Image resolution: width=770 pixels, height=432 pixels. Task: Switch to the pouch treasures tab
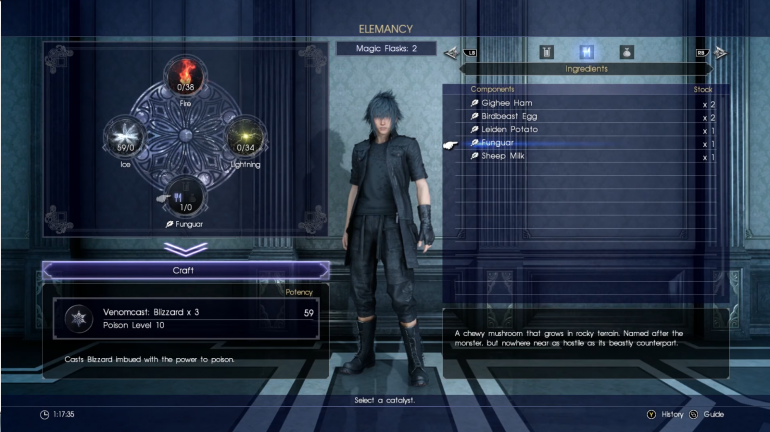pos(625,51)
